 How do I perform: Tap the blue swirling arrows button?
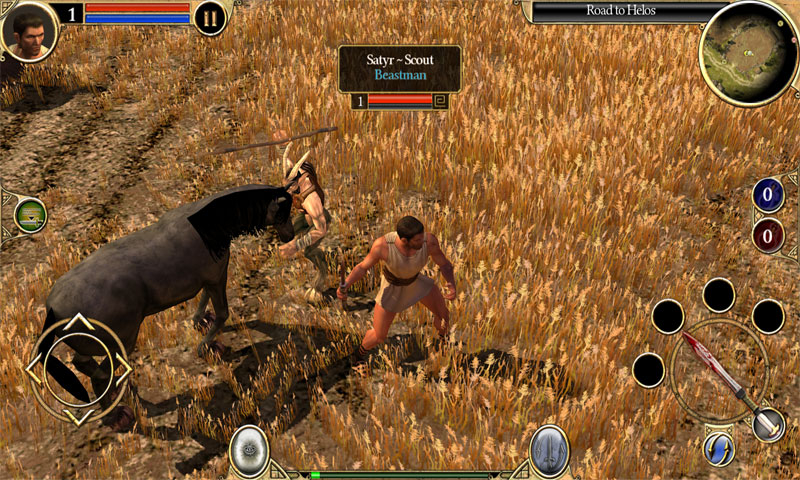(x=718, y=449)
